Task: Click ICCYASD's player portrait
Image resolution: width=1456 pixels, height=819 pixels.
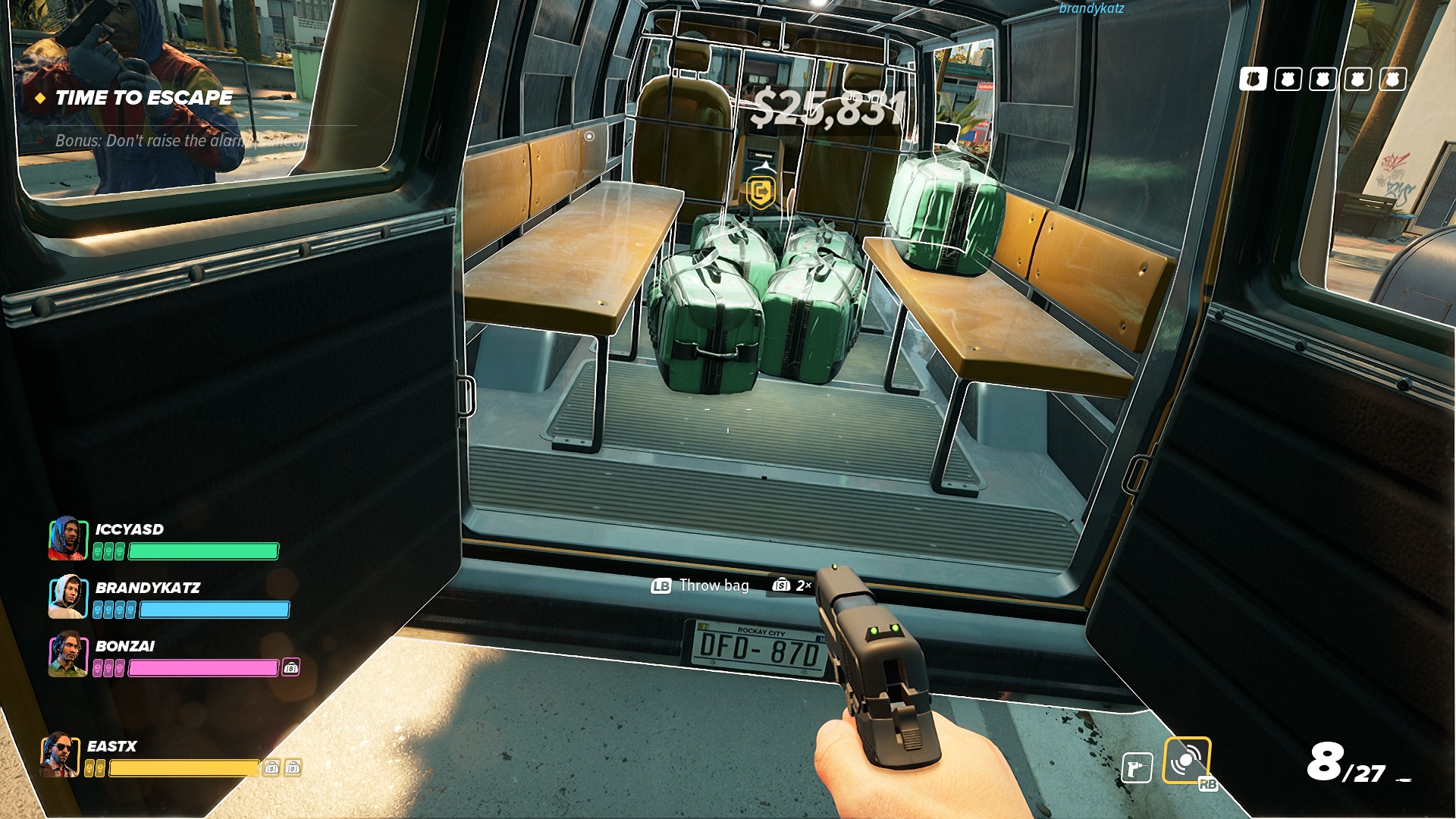Action: click(x=67, y=538)
